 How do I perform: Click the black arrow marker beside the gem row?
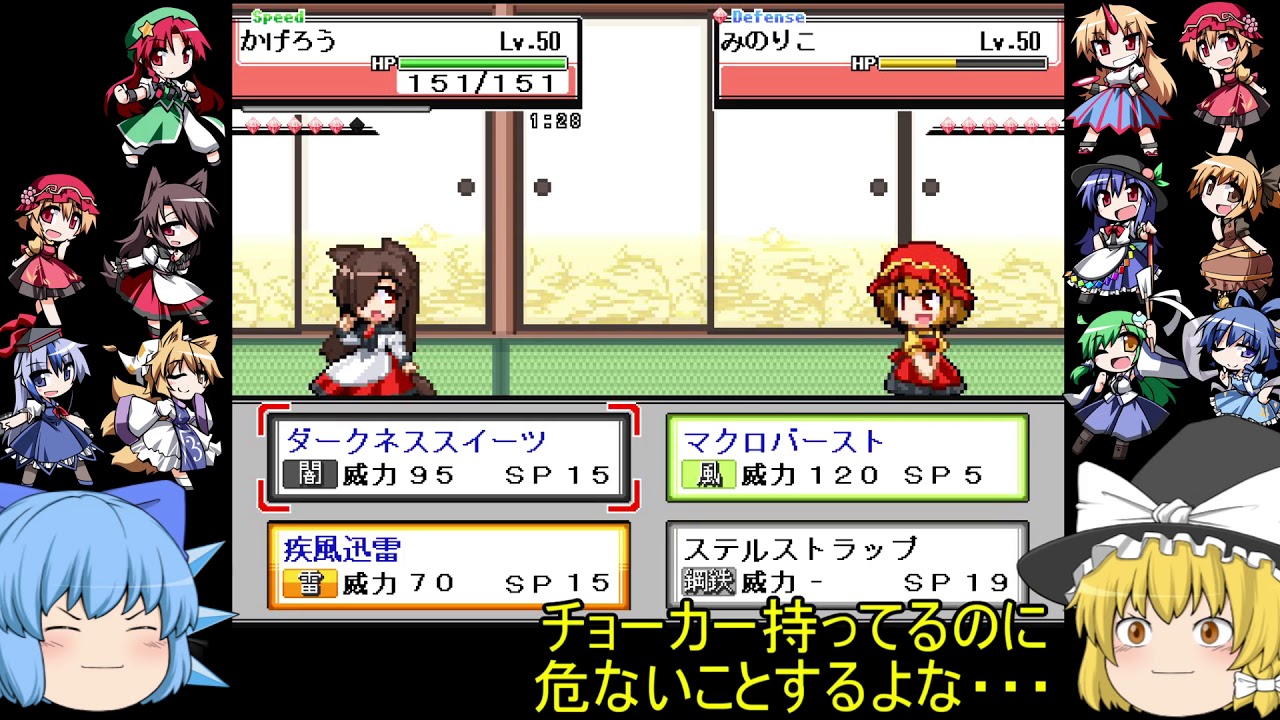(355, 122)
